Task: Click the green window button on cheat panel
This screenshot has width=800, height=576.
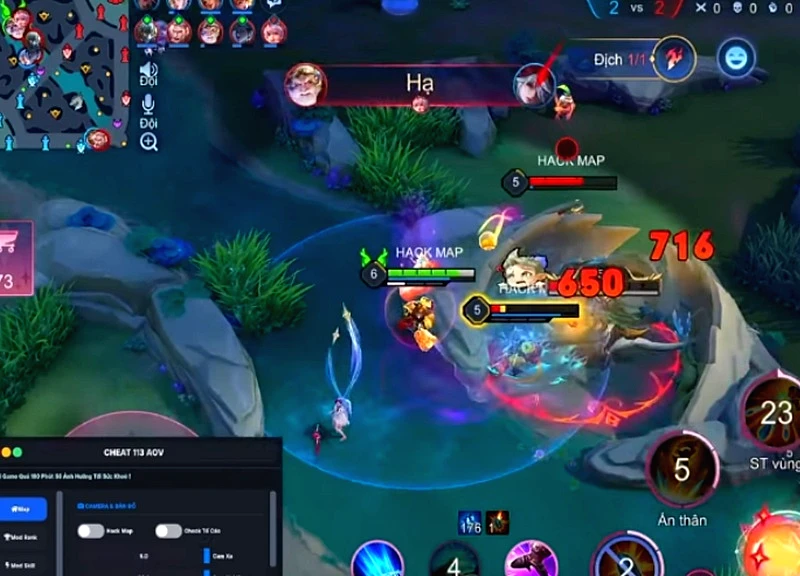Action: [18, 453]
